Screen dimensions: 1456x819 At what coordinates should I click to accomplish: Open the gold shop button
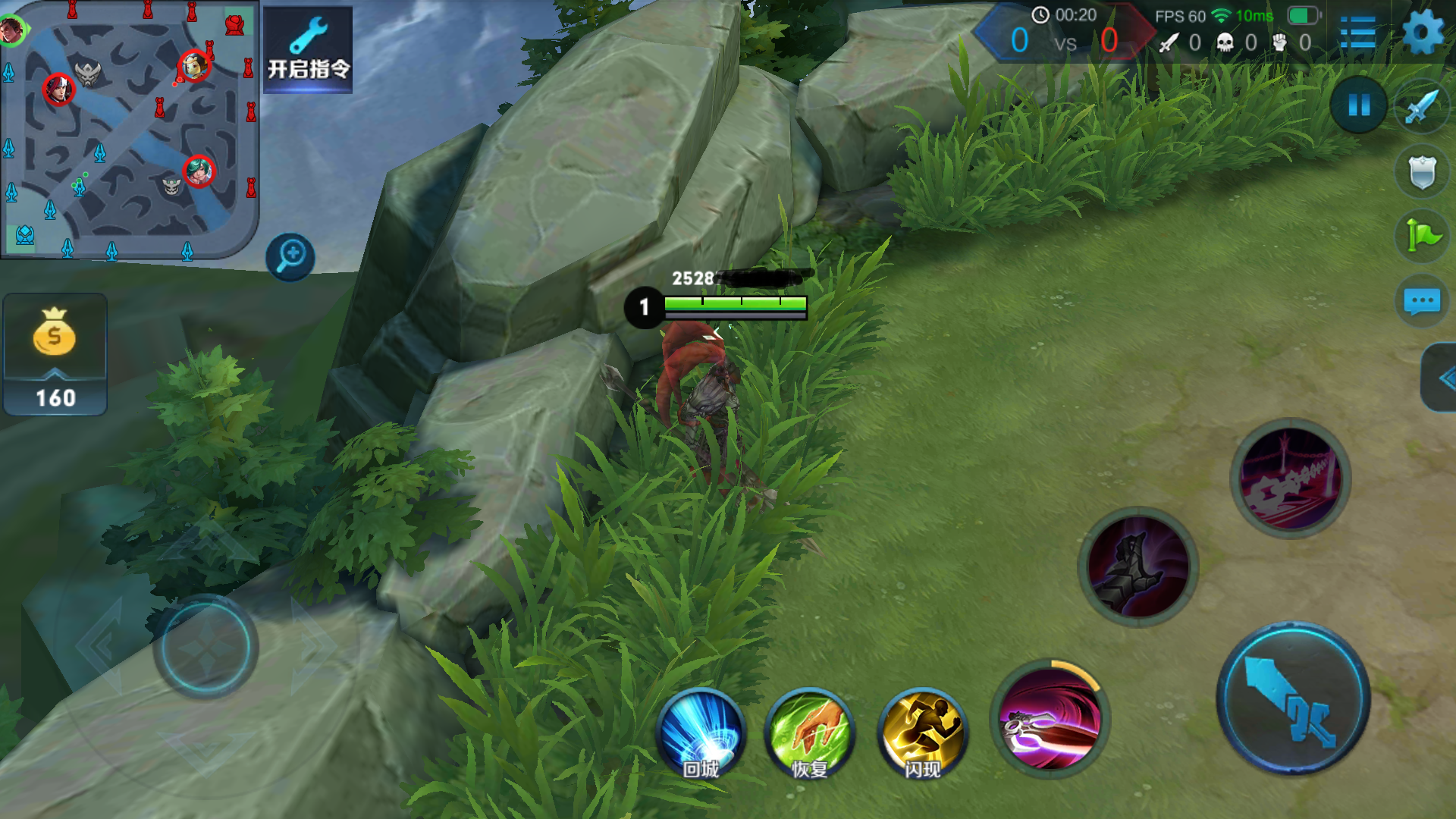pos(55,353)
